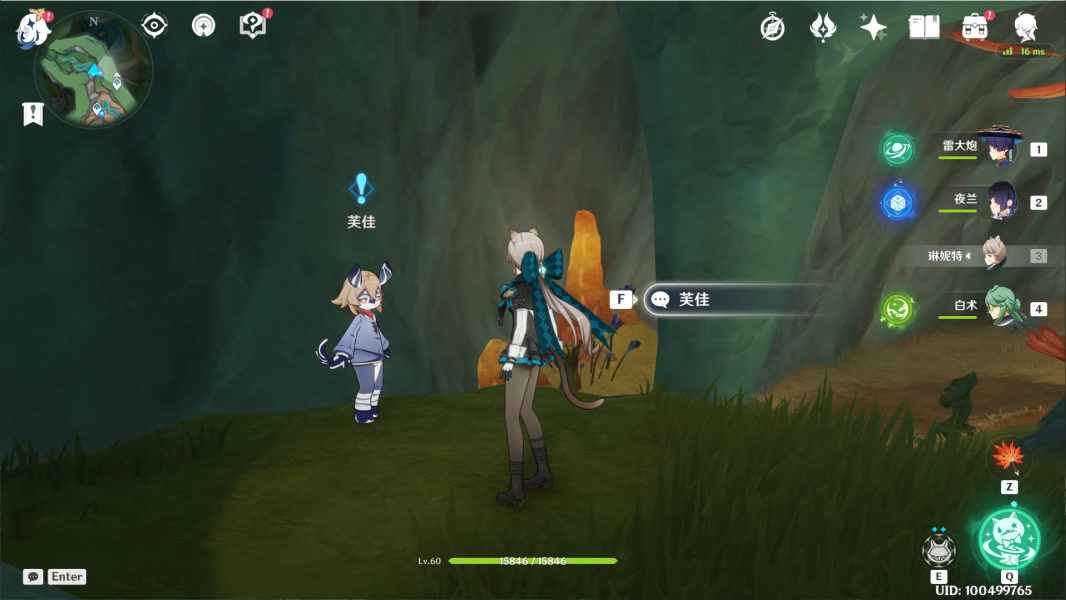Open the quest bookmark icon

coord(33,114)
